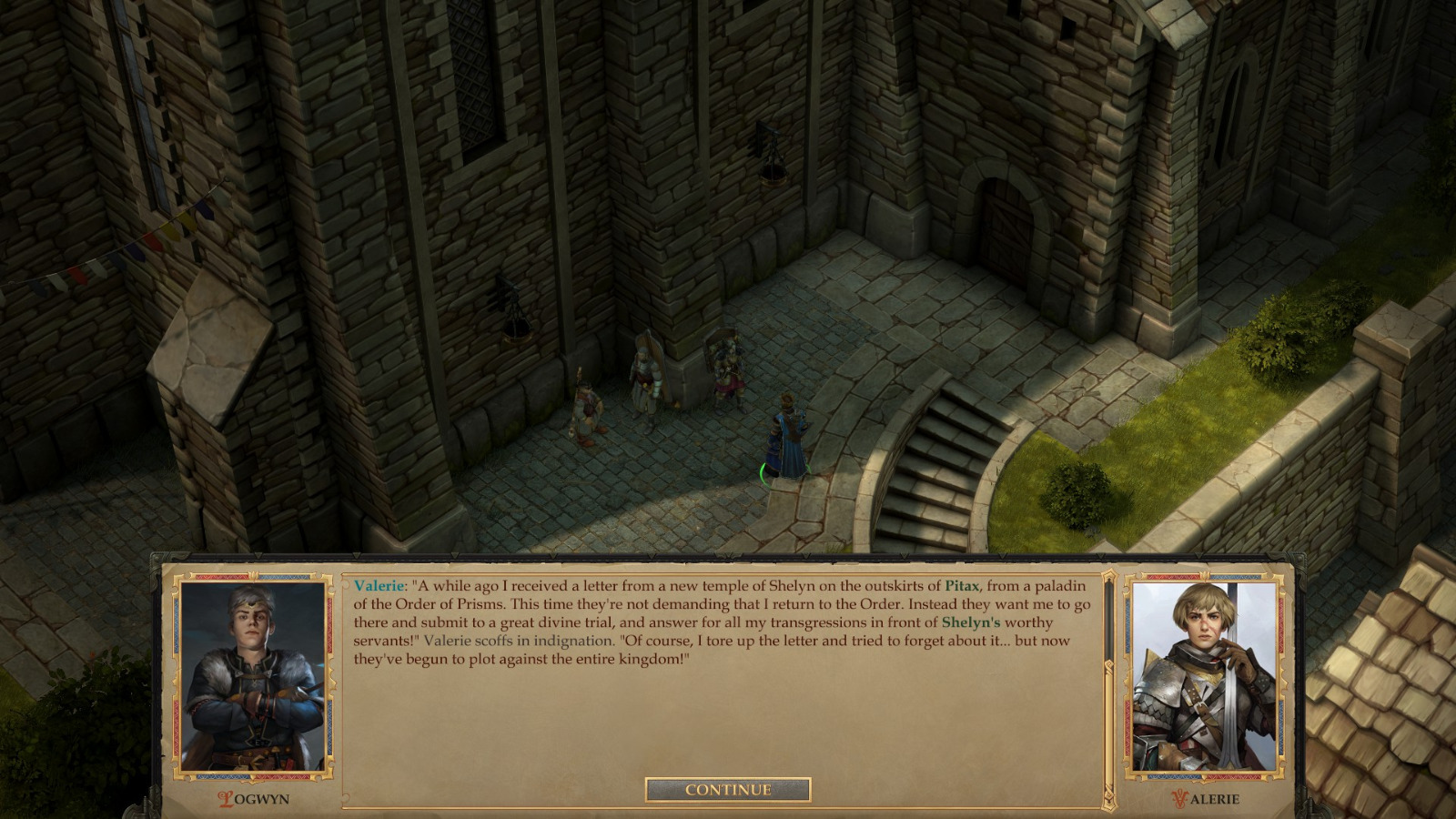1456x819 pixels.
Task: Click the second wall sconce on the keep wall
Action: [769, 155]
